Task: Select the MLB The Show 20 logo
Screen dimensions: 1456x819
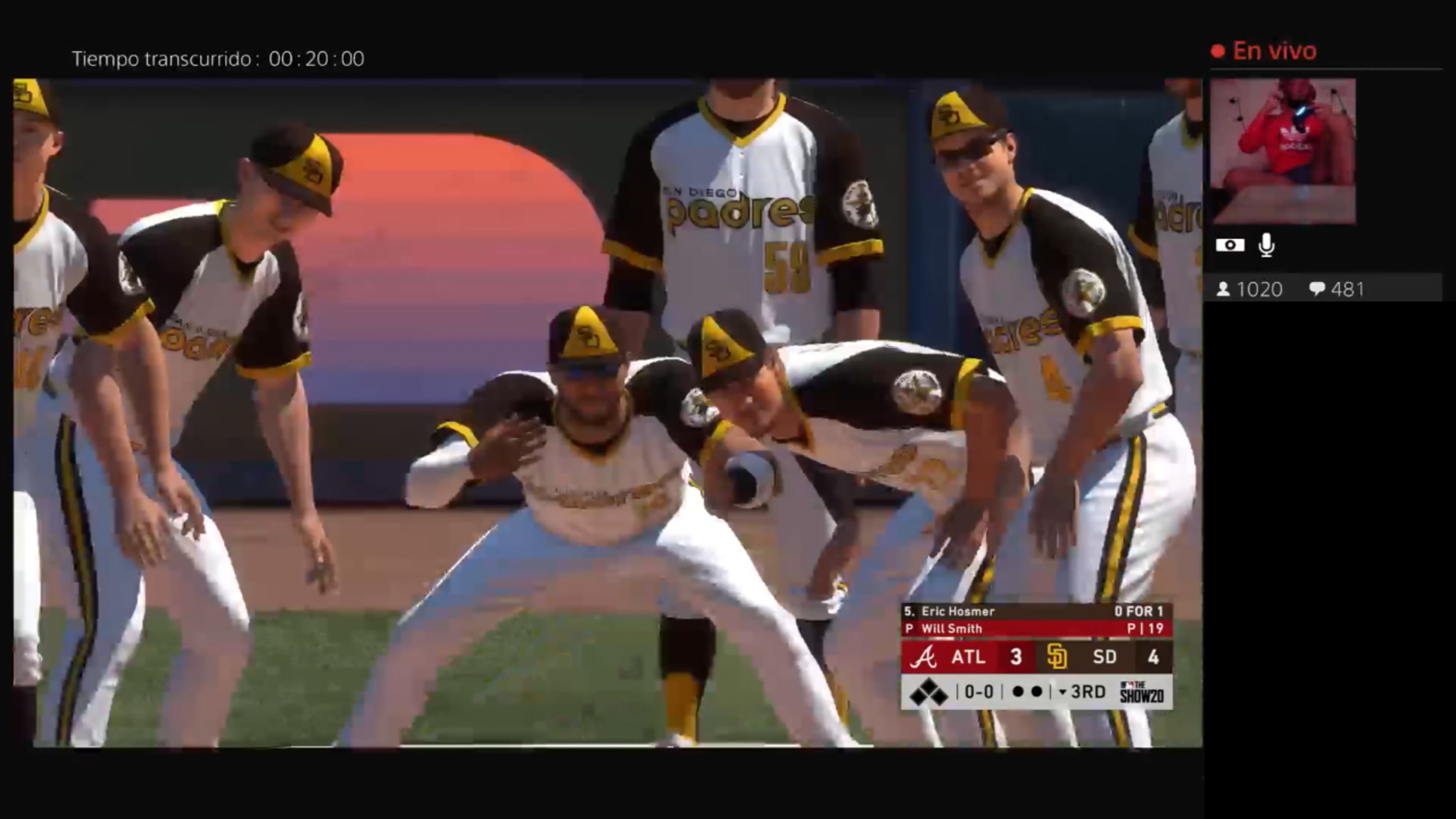Action: point(1140,692)
